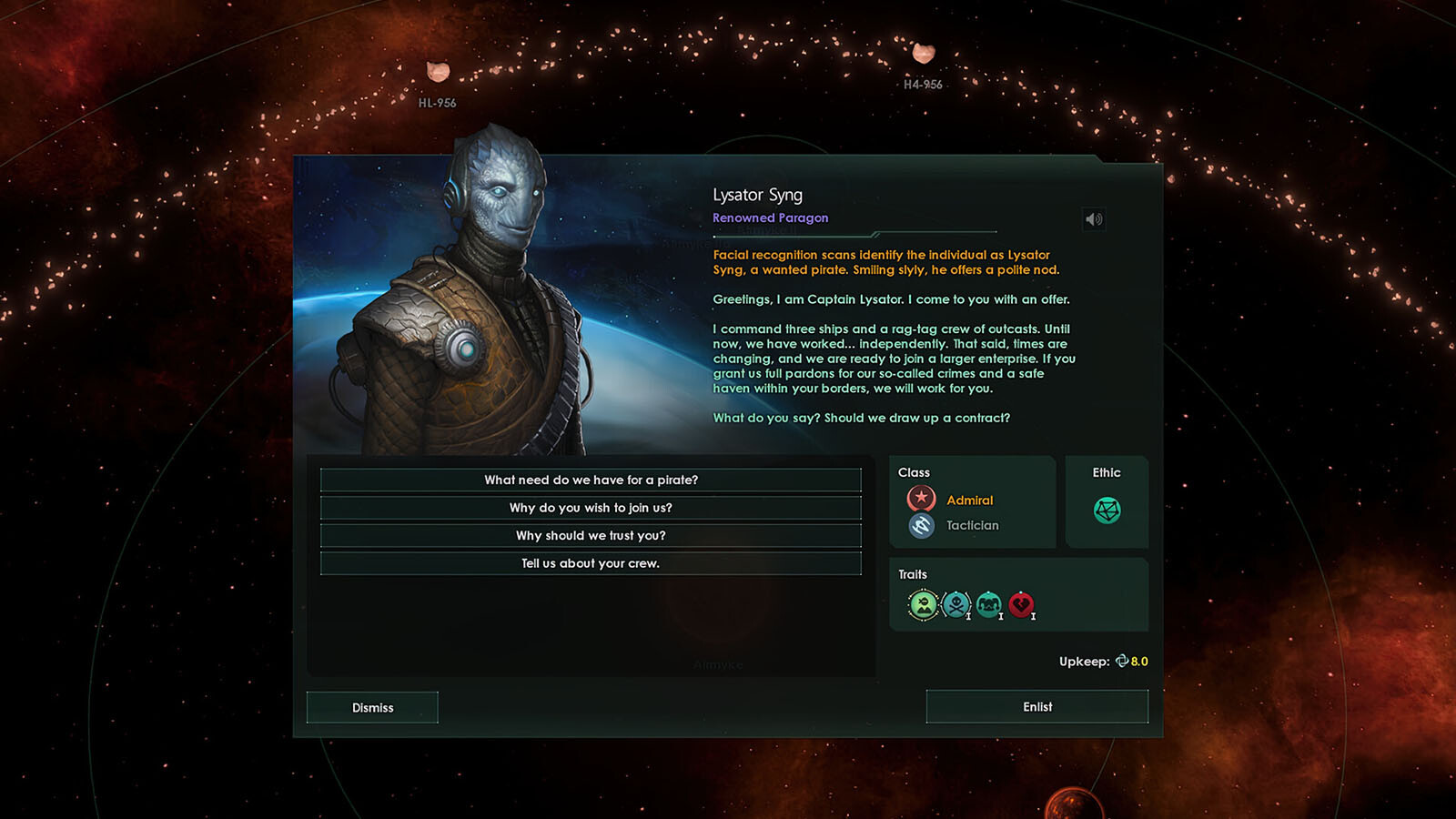Toggle the speaker voice-over icon
This screenshot has height=819, width=1456.
pos(1094,219)
